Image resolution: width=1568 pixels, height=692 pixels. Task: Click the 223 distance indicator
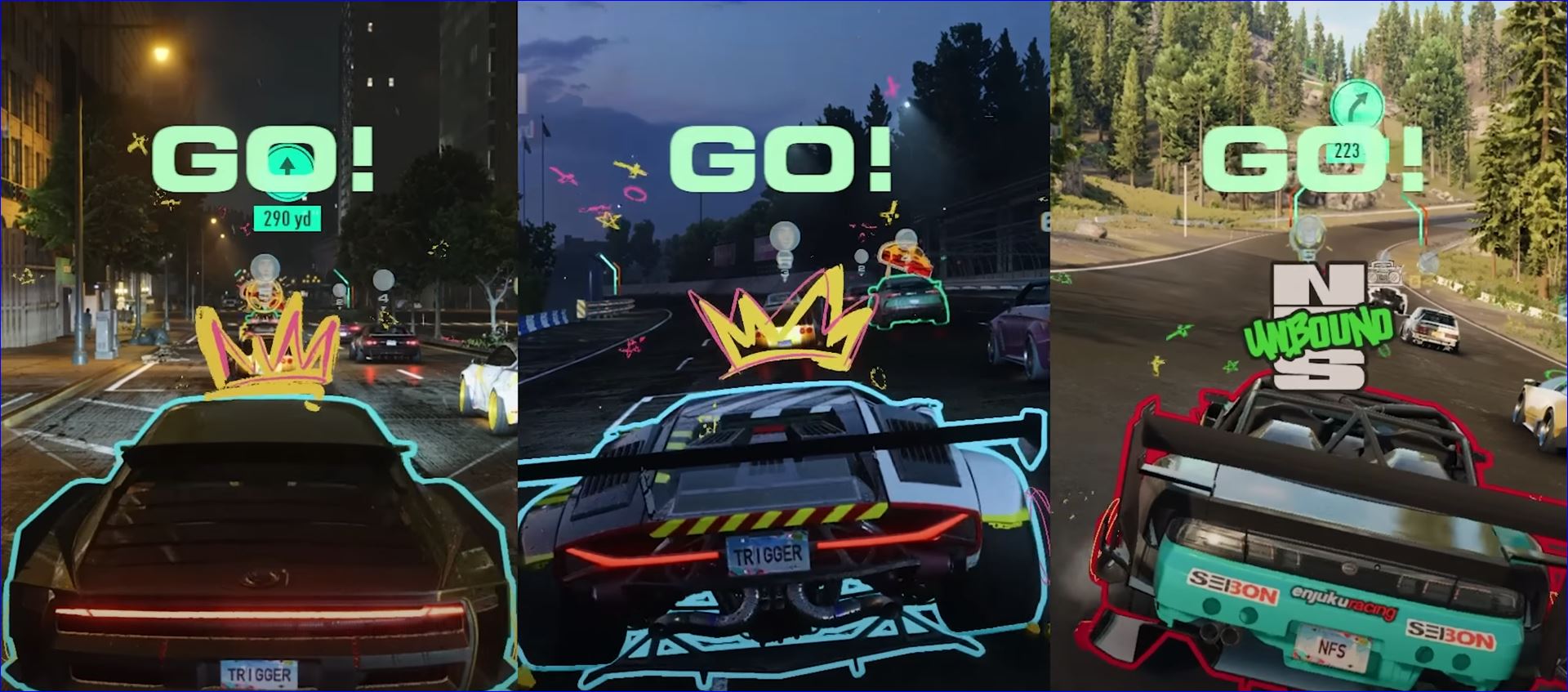(1345, 151)
